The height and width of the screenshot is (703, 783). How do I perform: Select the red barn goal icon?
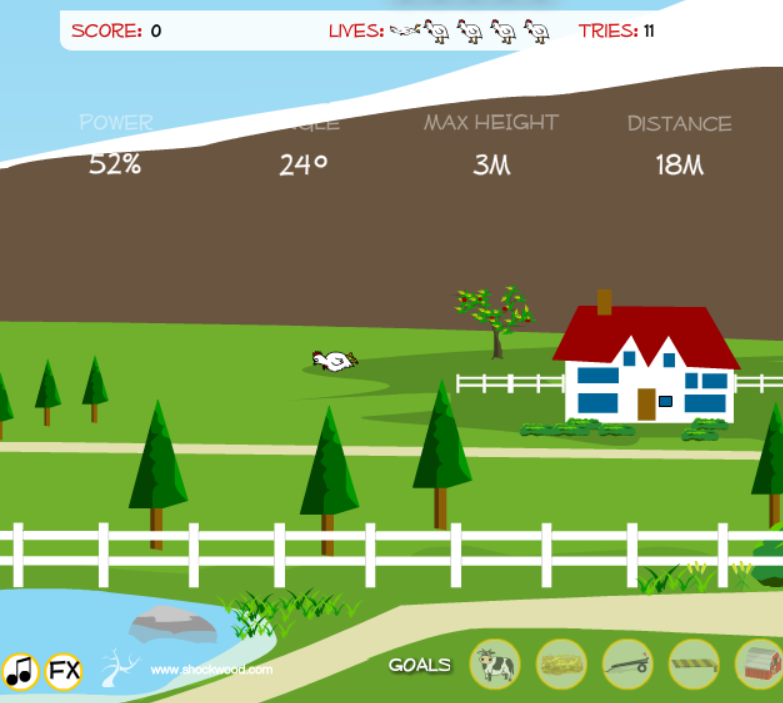coord(759,664)
